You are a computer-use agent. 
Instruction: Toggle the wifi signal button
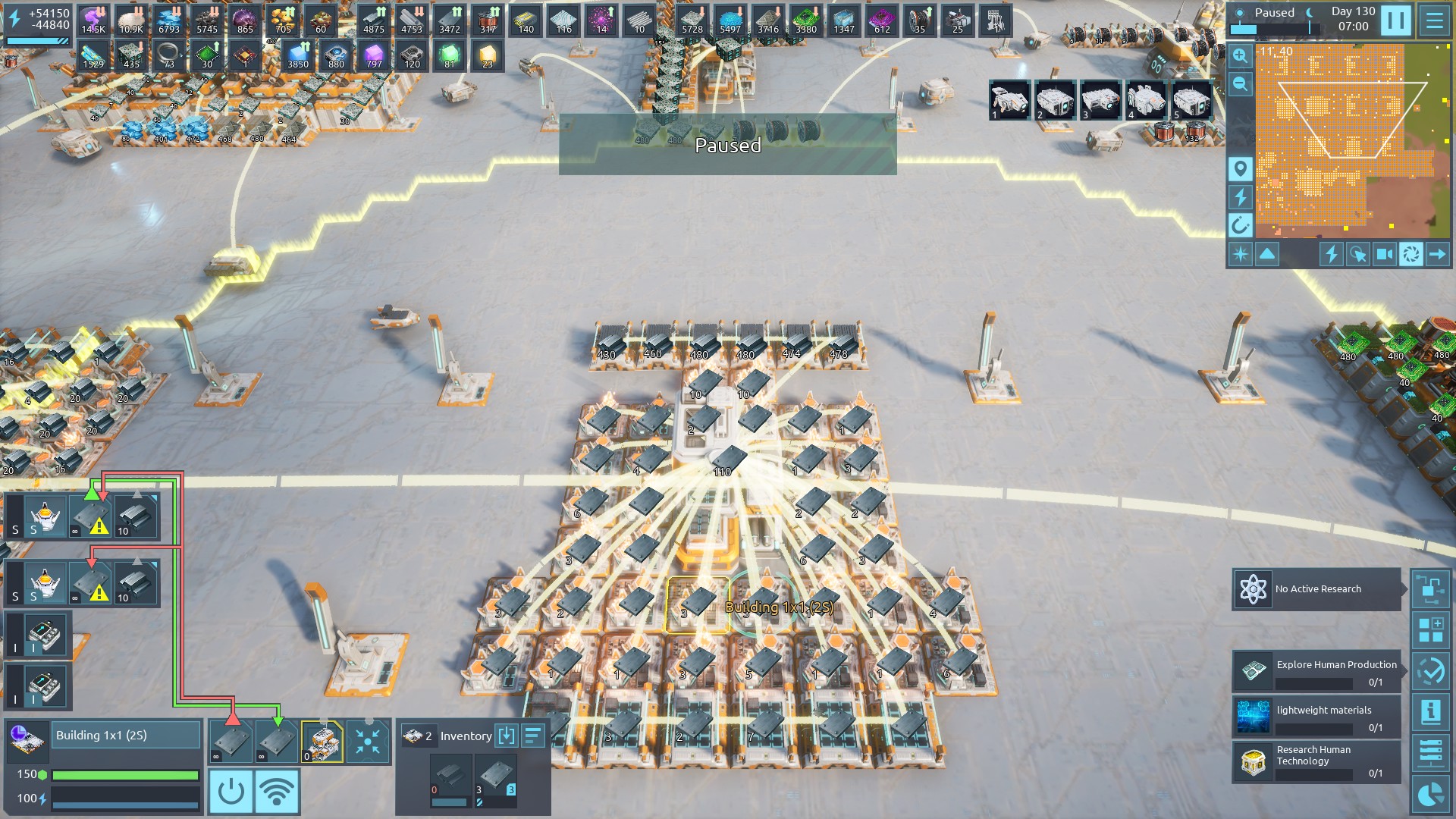click(277, 792)
